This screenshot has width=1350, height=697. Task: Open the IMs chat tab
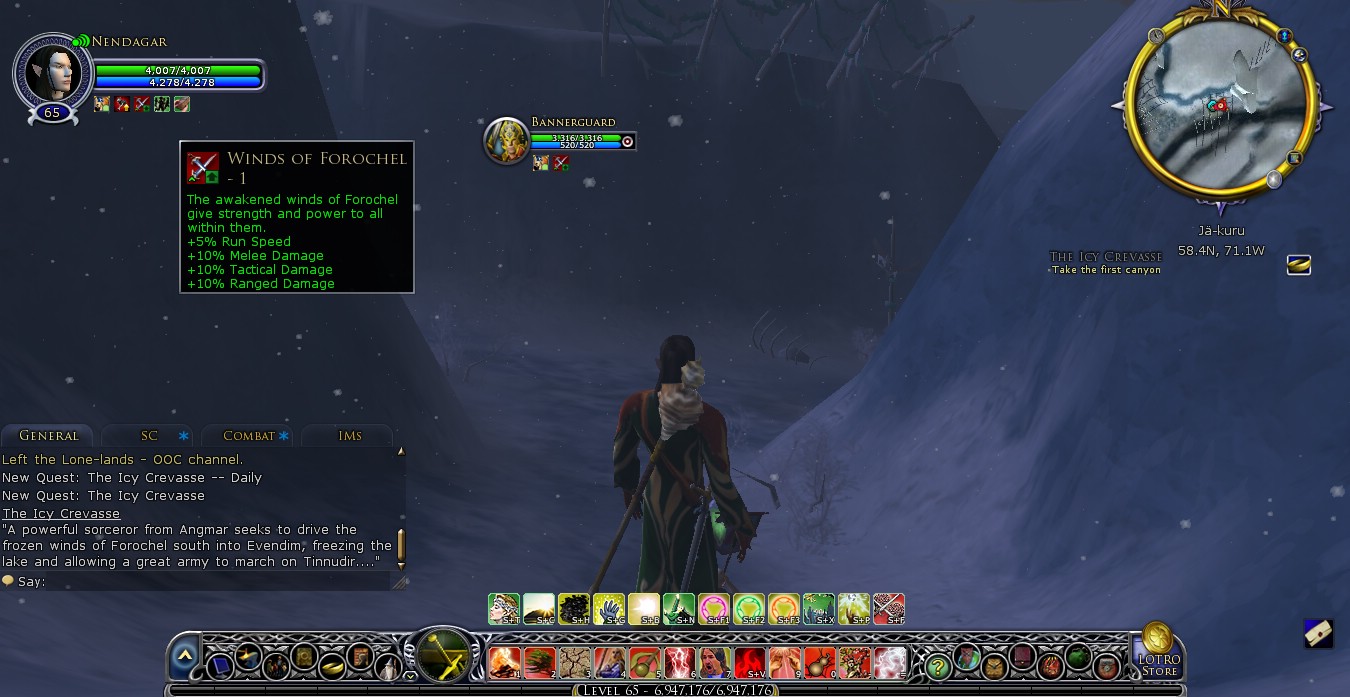click(349, 436)
